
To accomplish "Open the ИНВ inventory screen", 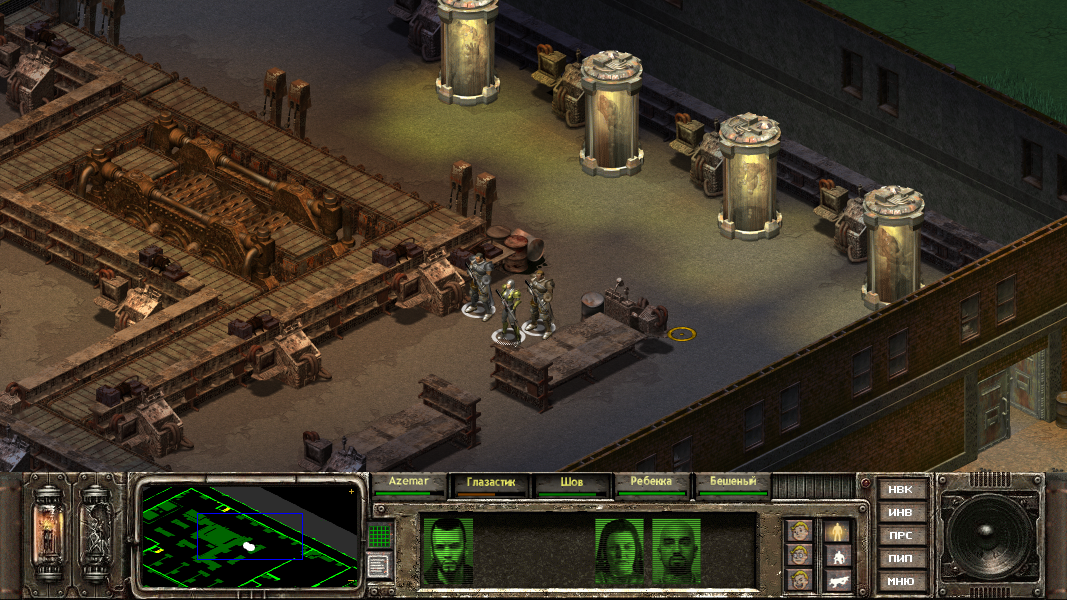I will pos(900,513).
